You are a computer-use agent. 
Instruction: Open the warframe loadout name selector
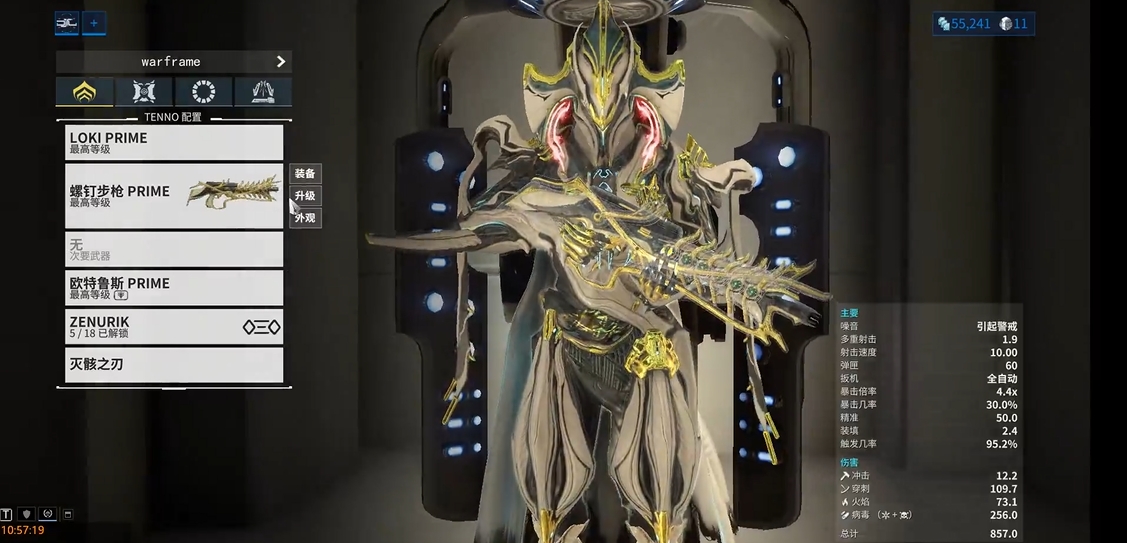coord(174,62)
